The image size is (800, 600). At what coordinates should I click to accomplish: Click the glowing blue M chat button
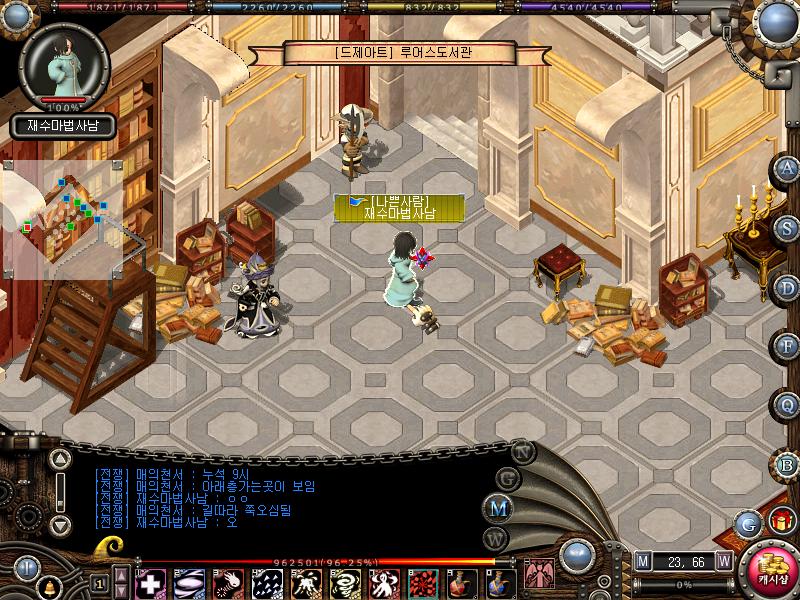point(498,508)
